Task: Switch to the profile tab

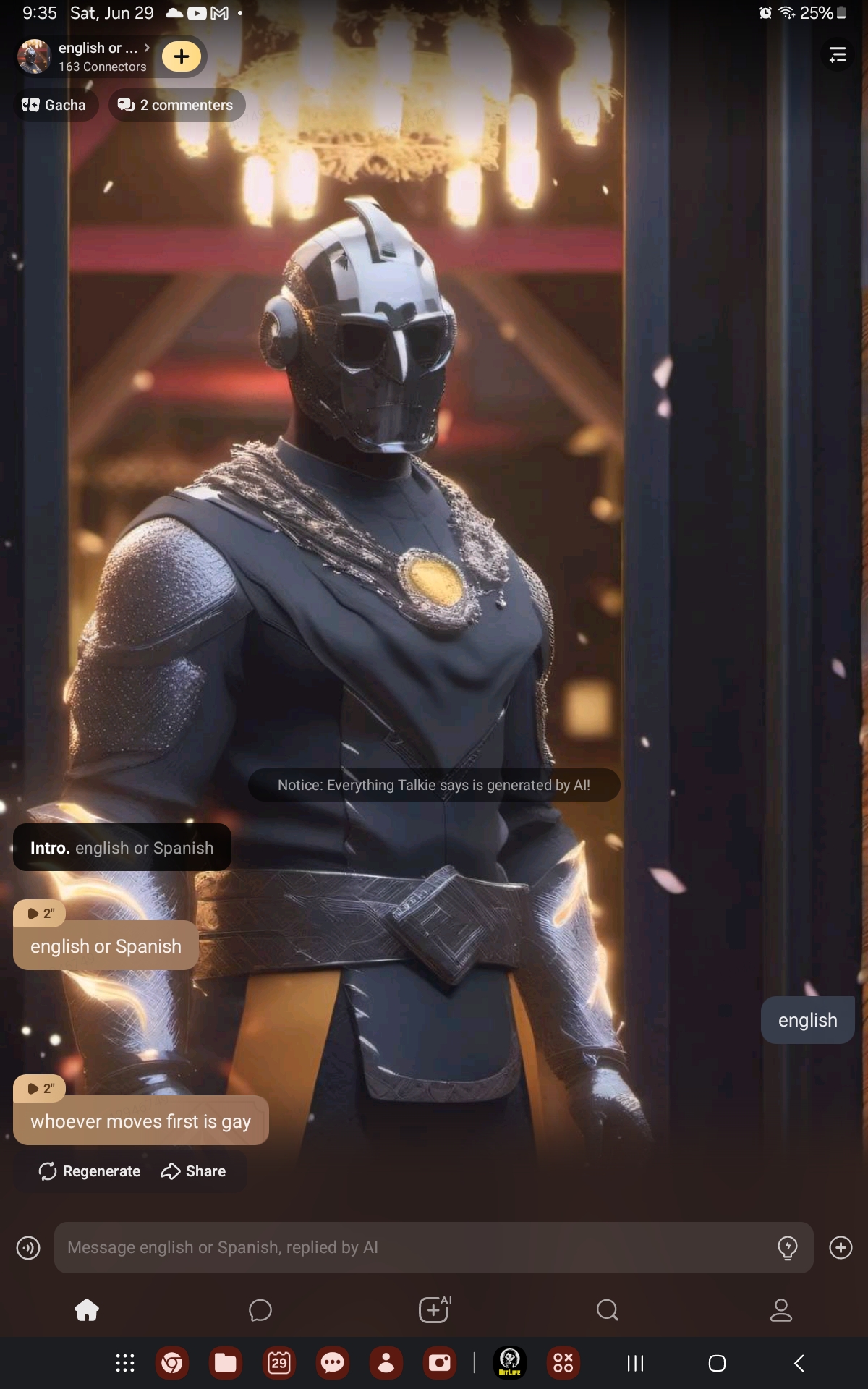Action: 781,1310
